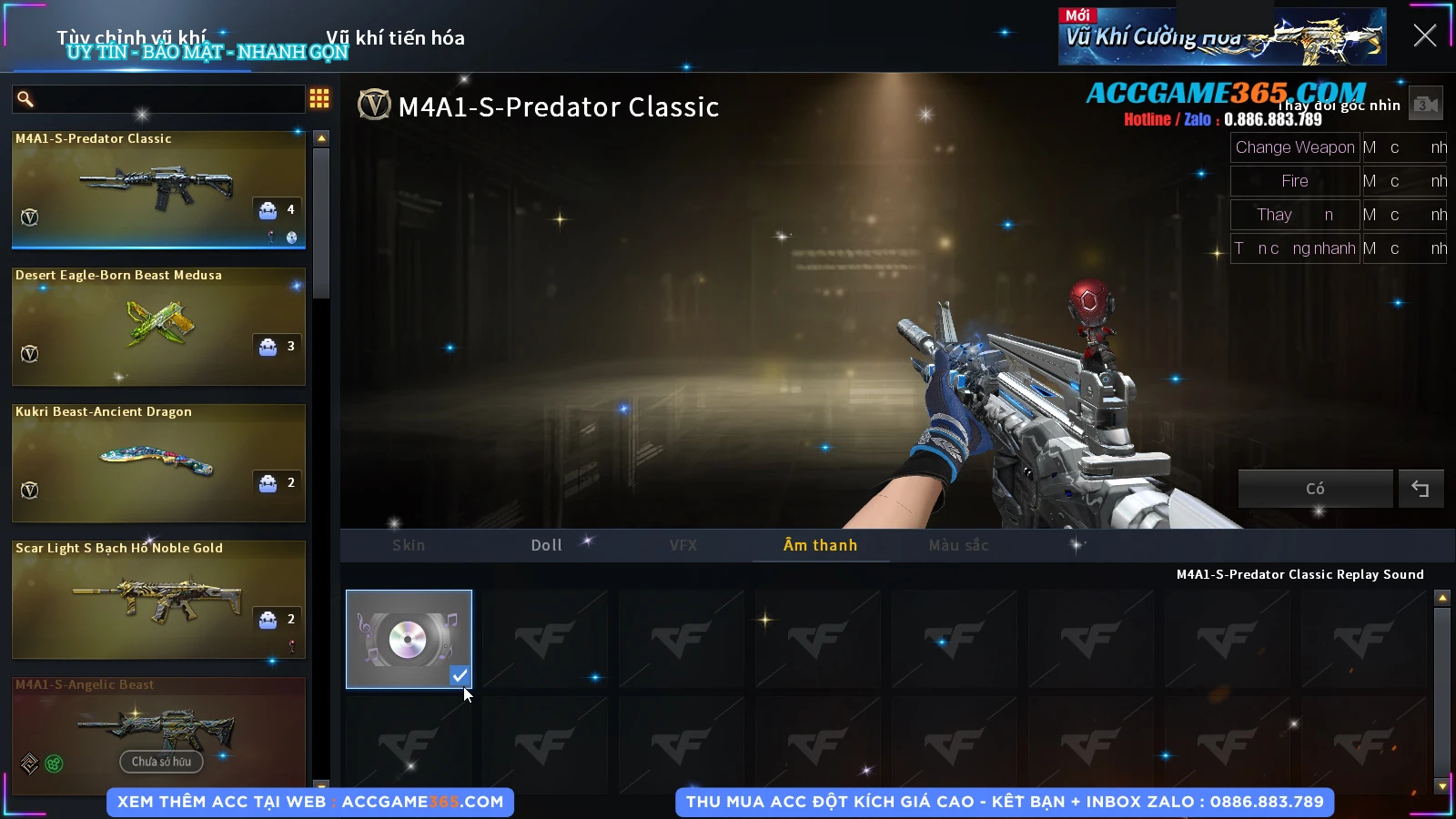Select M4A1-S-Predator Classic from the list
This screenshot has height=819, width=1456.
click(x=158, y=189)
